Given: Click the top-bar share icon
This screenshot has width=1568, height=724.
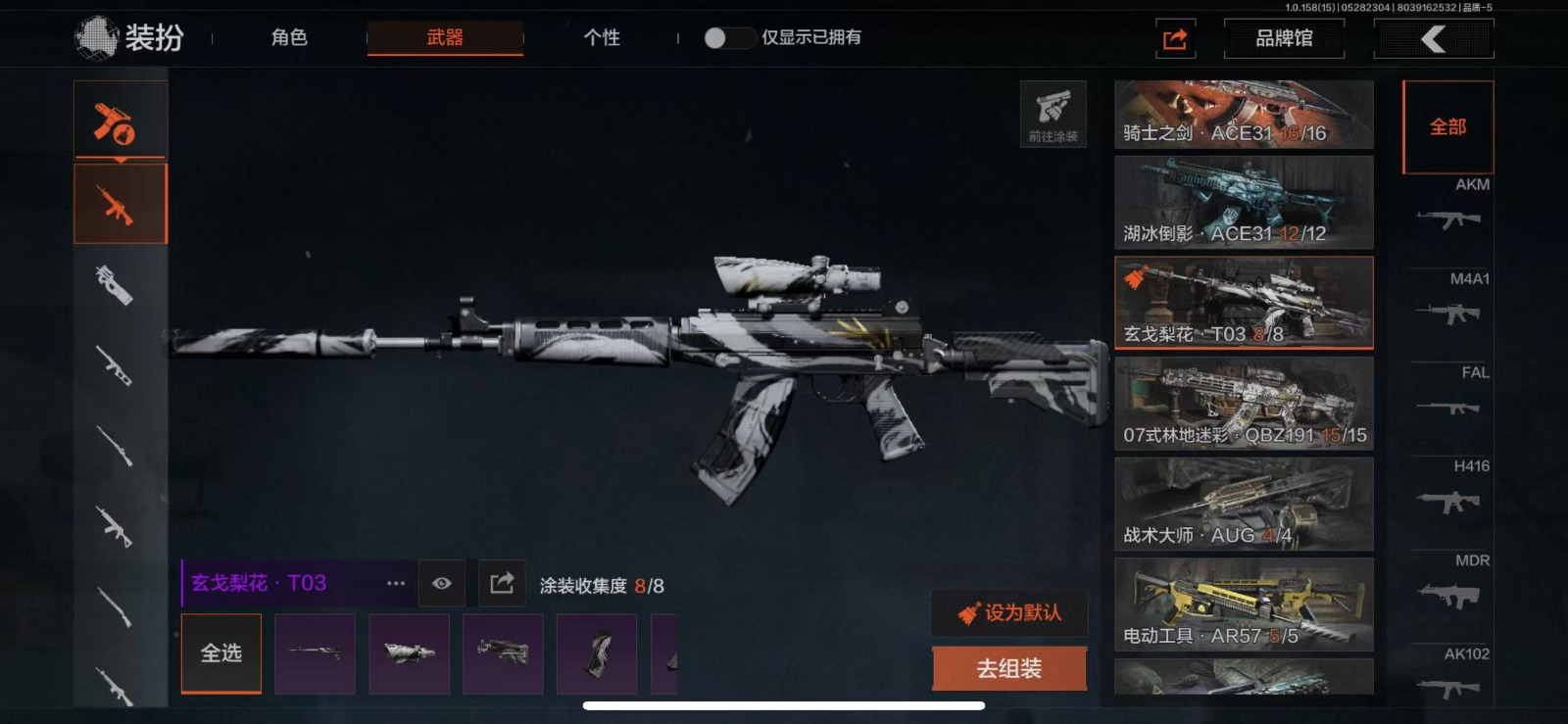Looking at the screenshot, I should pos(1175,39).
